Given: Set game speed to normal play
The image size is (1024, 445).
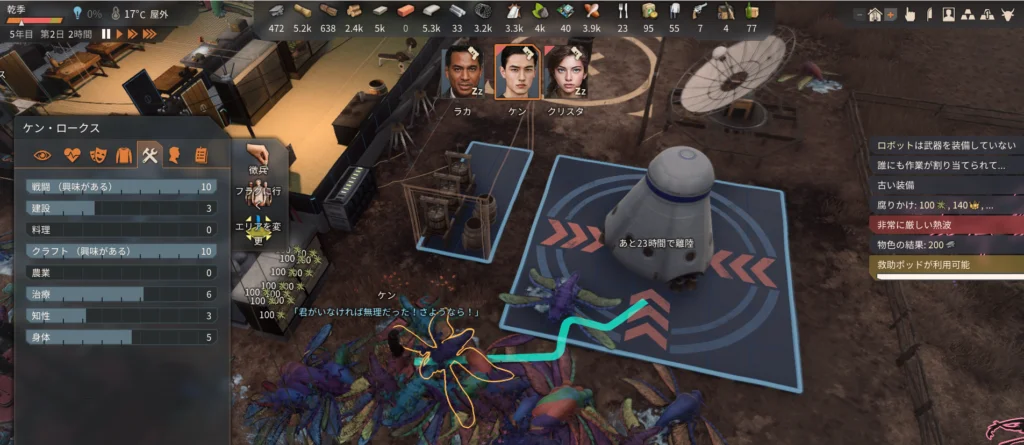Looking at the screenshot, I should 120,34.
